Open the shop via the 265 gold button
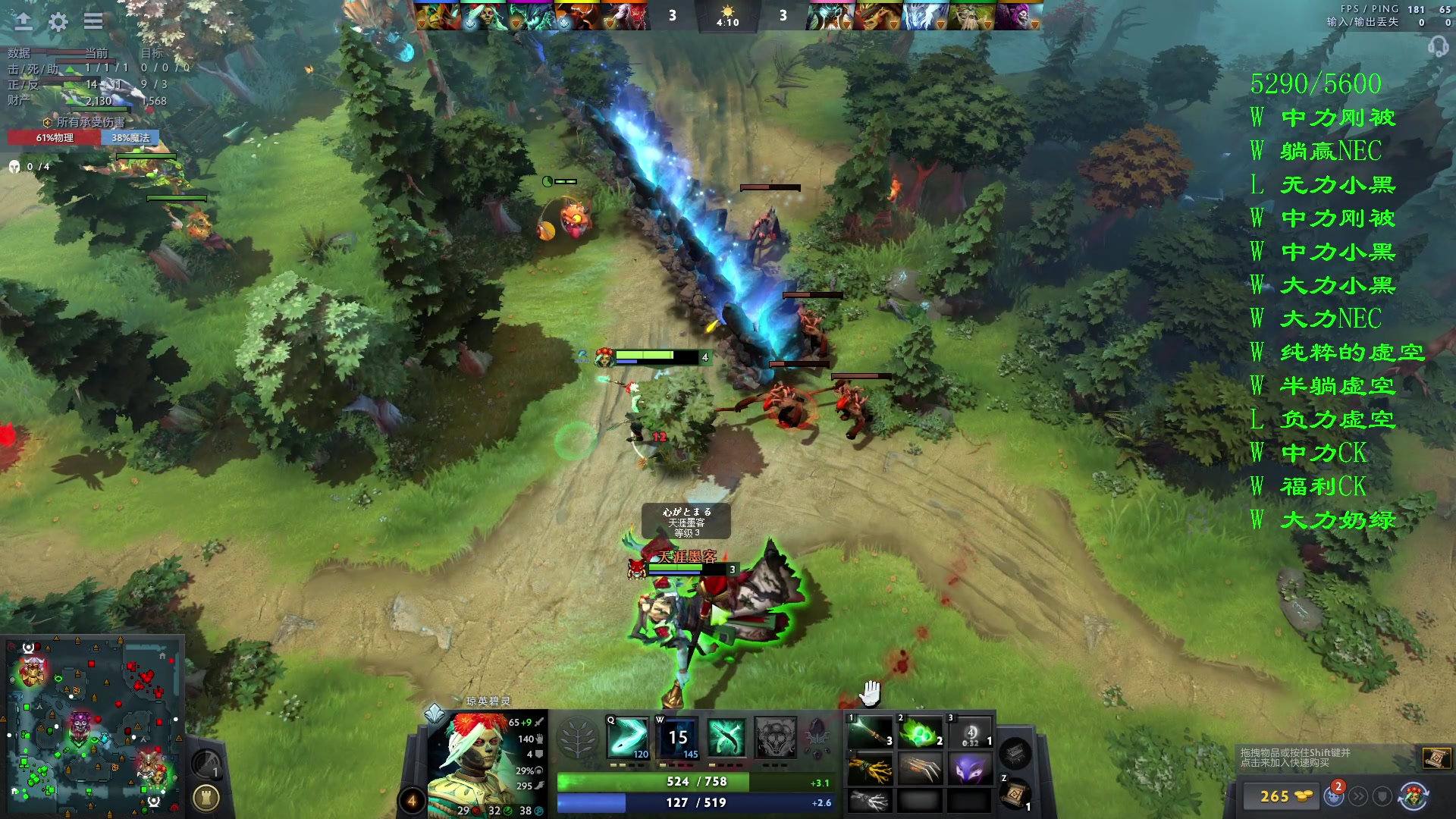The width and height of the screenshot is (1456, 819). (x=1283, y=796)
